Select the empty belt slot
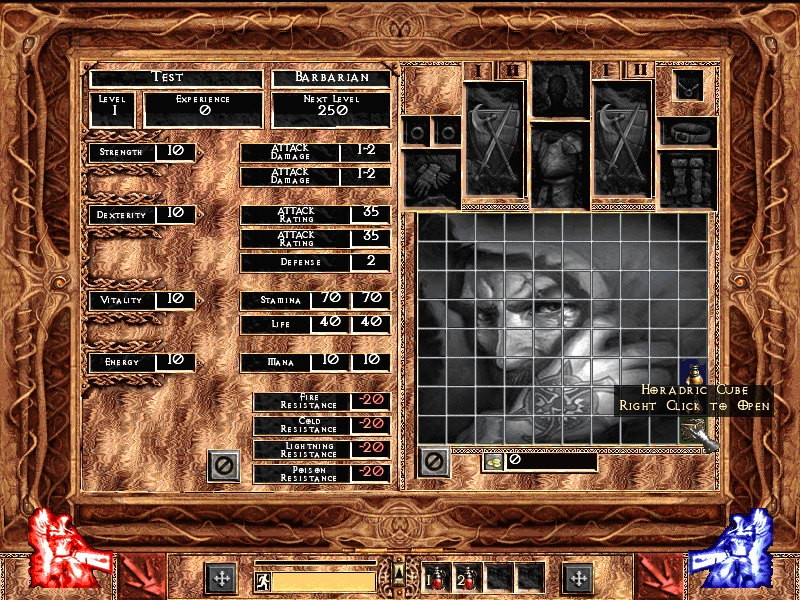 pyautogui.click(x=688, y=130)
